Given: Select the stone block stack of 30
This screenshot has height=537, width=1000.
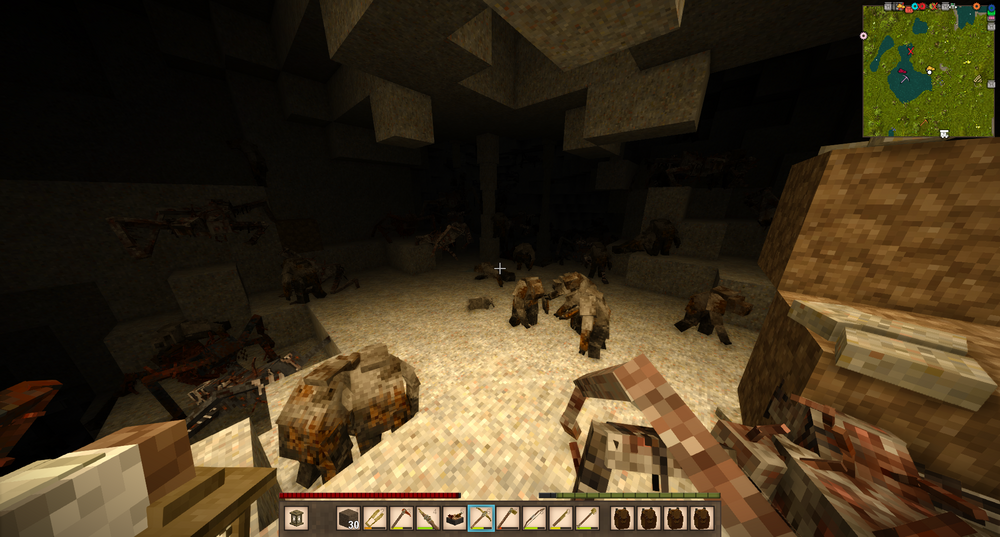Looking at the screenshot, I should coord(348,518).
